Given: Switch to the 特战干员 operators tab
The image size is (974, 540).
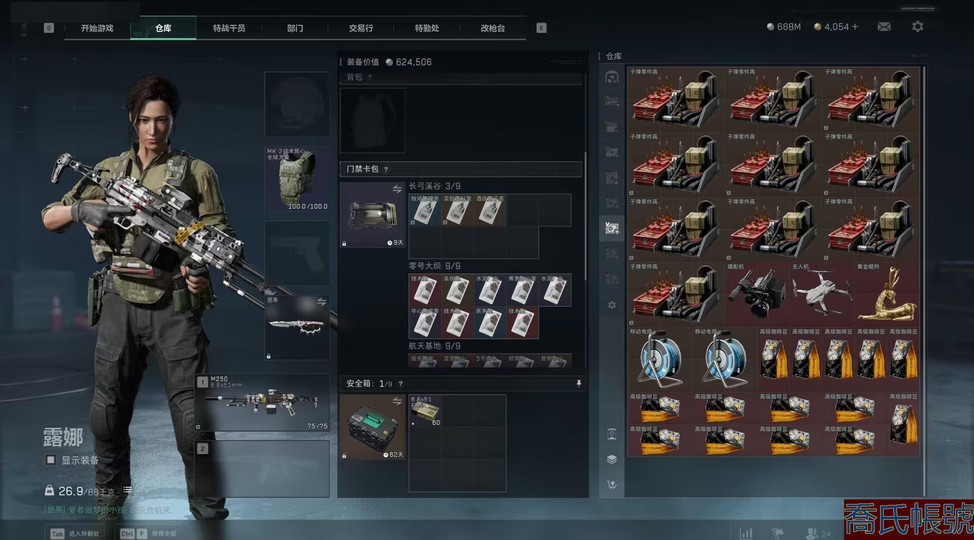Looking at the screenshot, I should coord(229,28).
